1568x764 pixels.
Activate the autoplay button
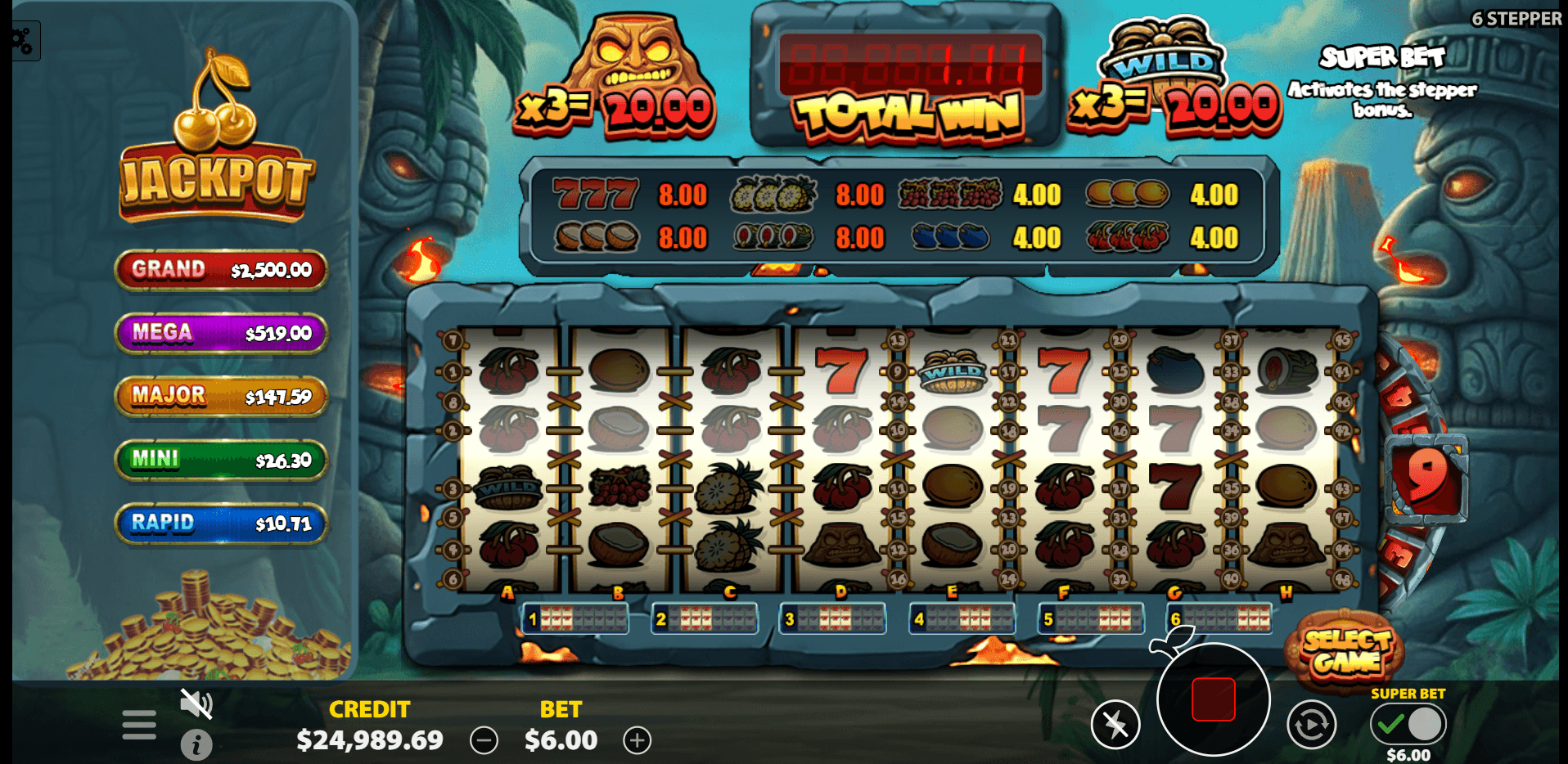click(1311, 724)
